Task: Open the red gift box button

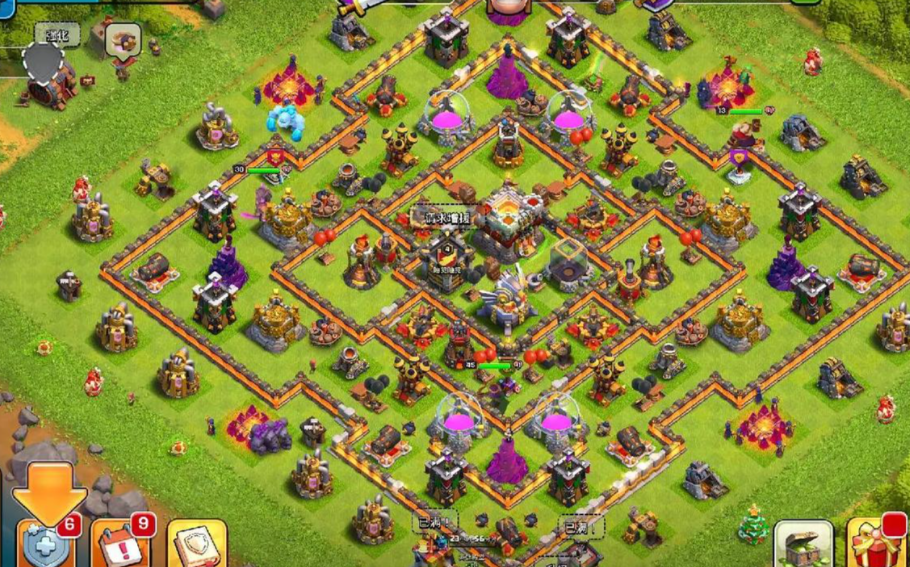Action: point(878,545)
